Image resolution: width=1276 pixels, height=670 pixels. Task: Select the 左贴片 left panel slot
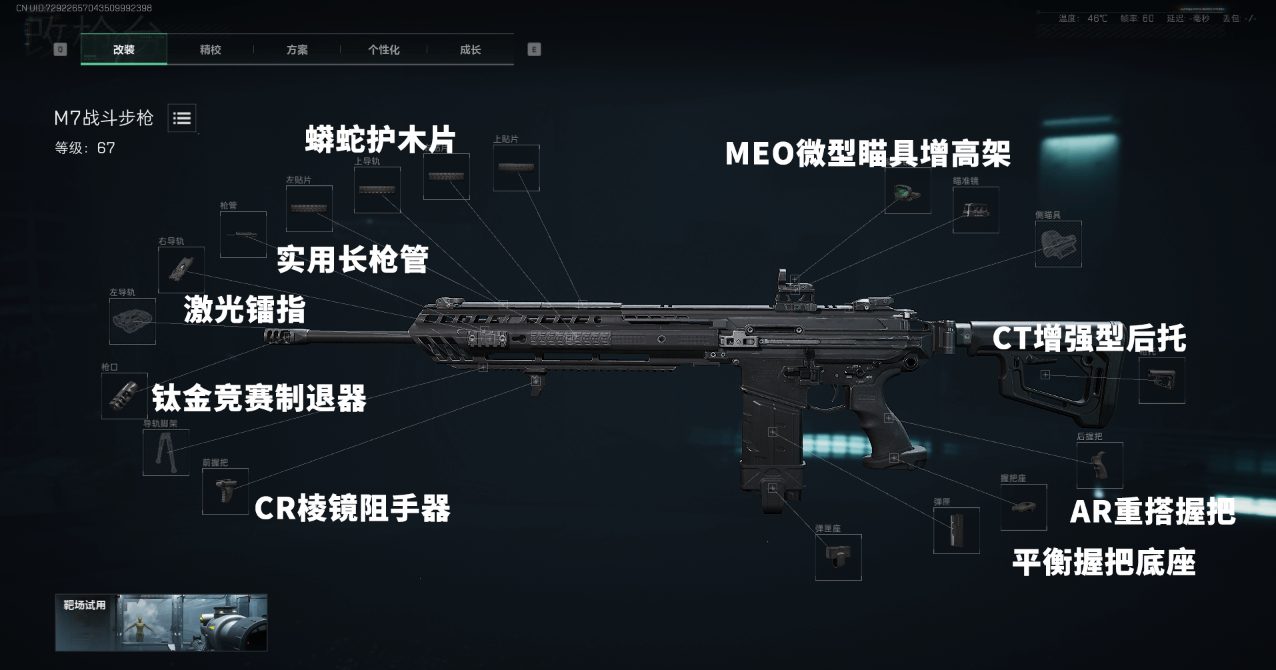[x=310, y=209]
